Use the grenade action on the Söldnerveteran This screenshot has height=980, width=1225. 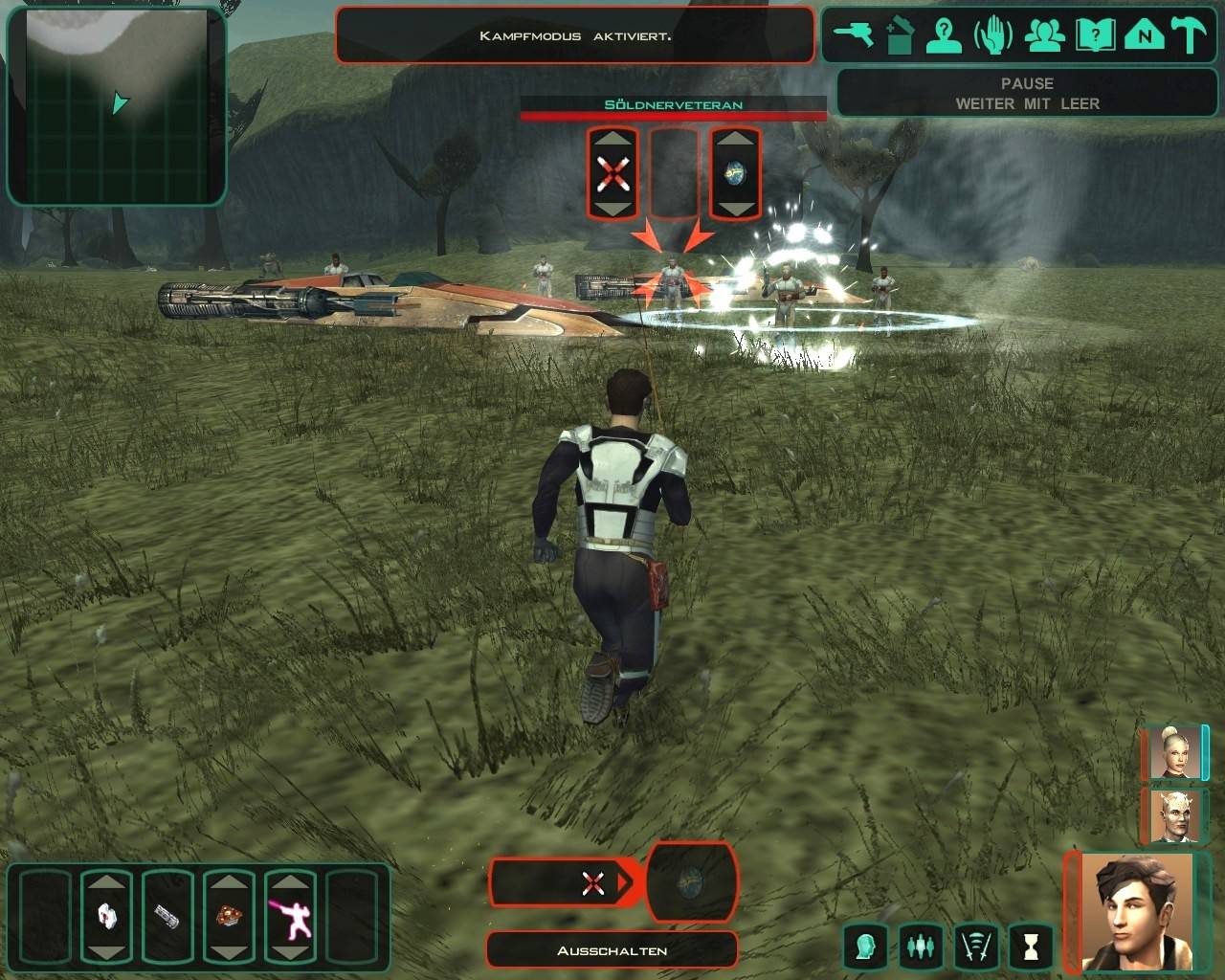pos(735,174)
